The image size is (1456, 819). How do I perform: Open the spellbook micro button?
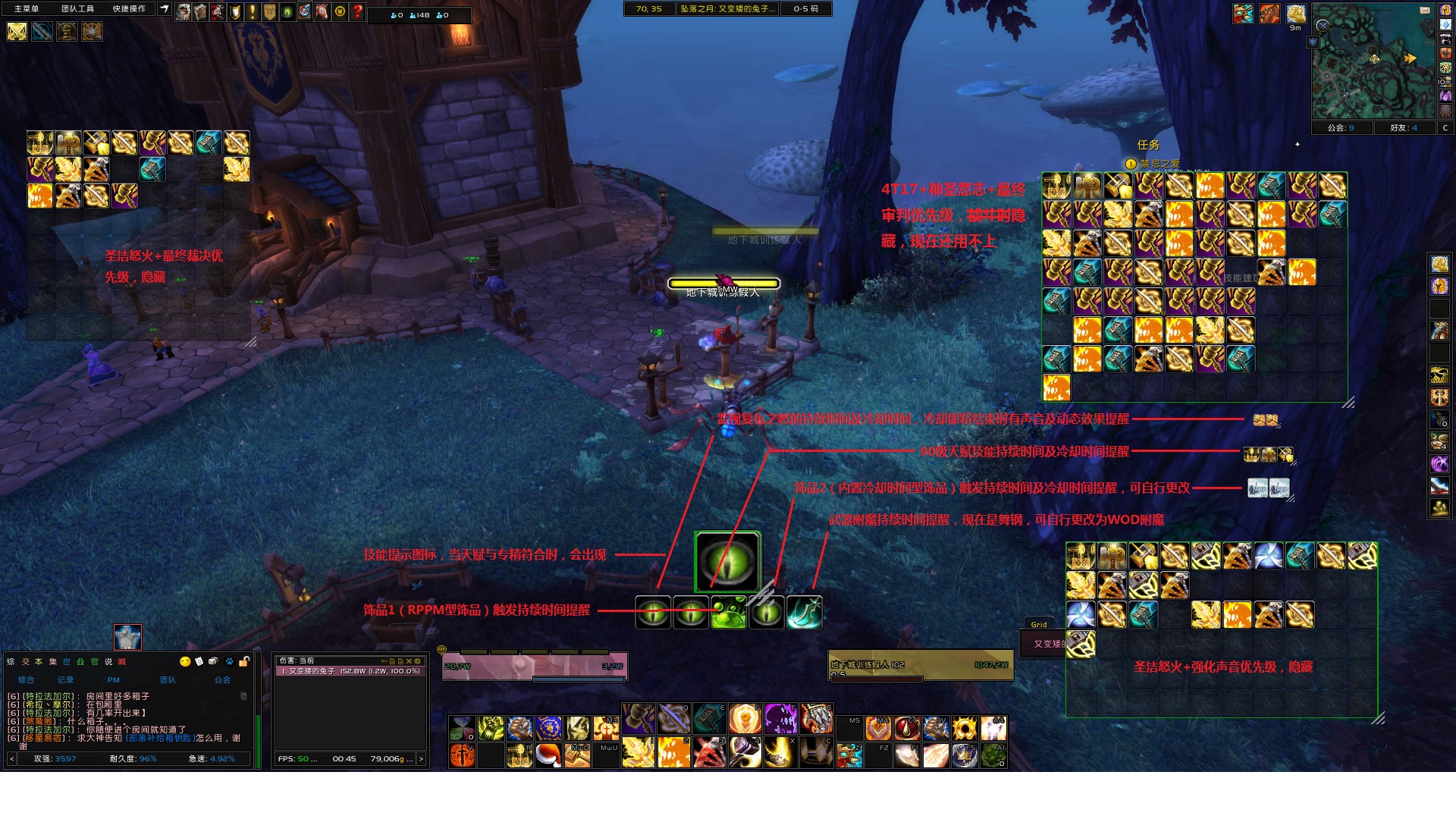click(200, 11)
